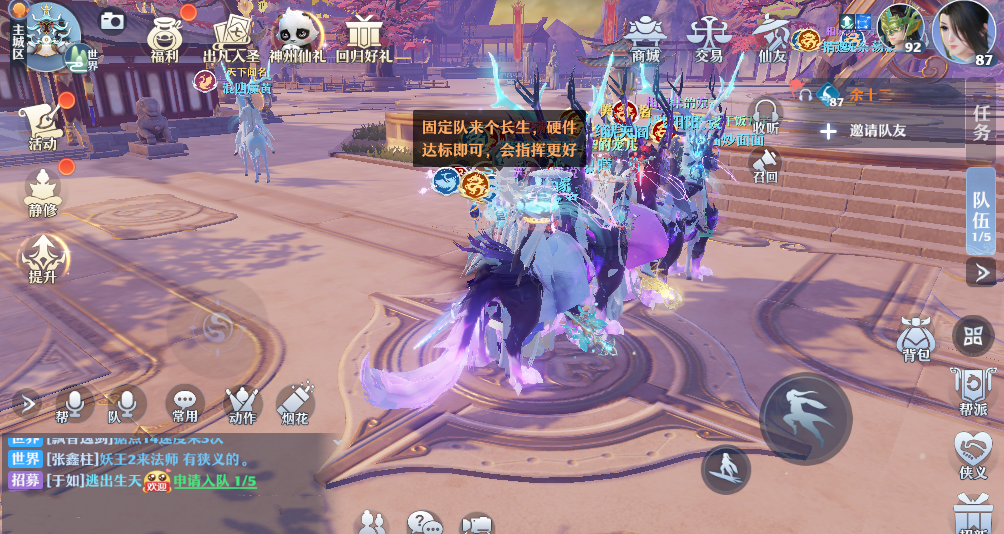The image size is (1004, 534).
Task: Open the 出凡入圣 event icon
Action: [231, 36]
